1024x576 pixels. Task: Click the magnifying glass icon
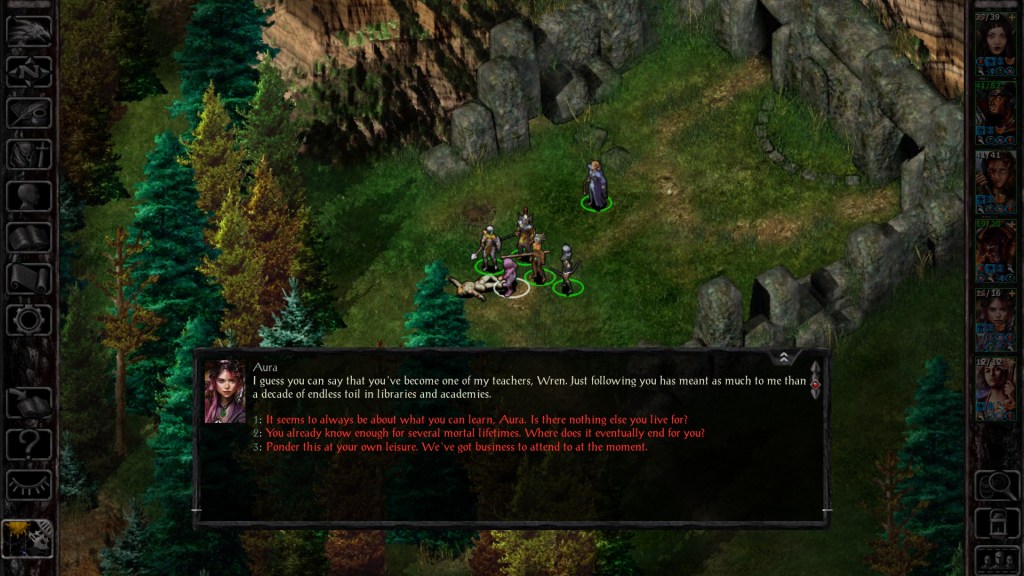click(x=995, y=485)
